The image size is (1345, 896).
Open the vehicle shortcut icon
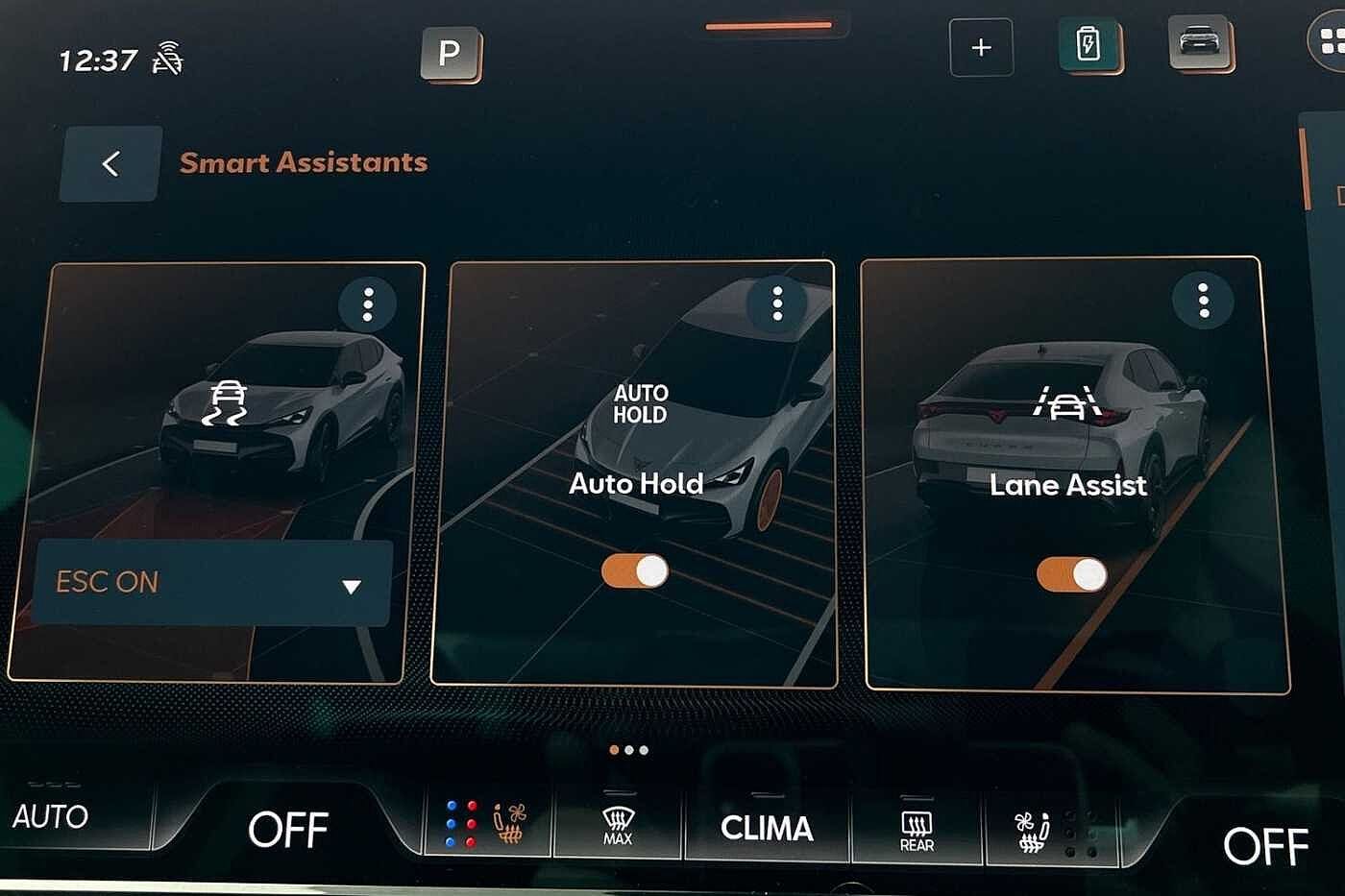point(1200,43)
